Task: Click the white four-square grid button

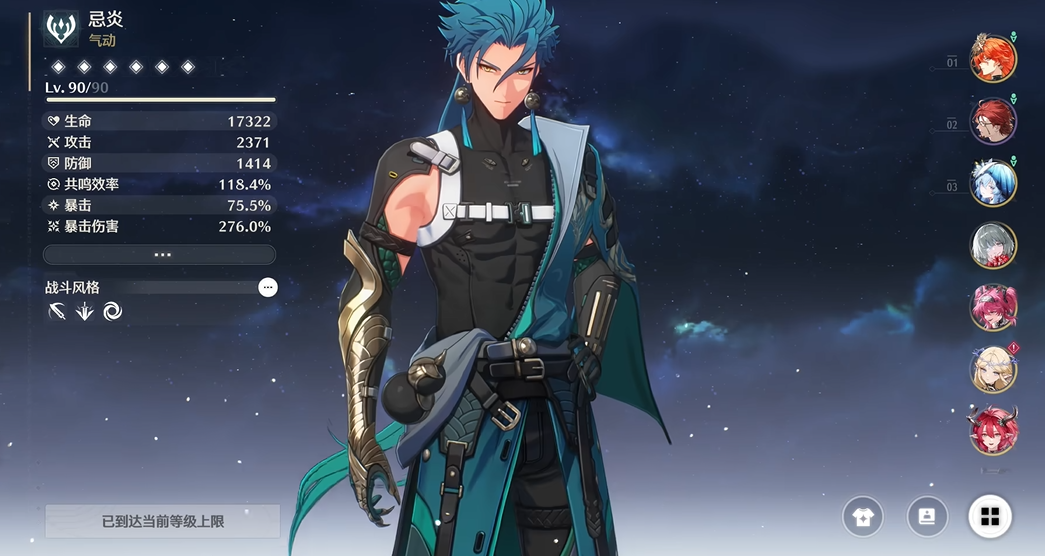Action: tap(990, 516)
